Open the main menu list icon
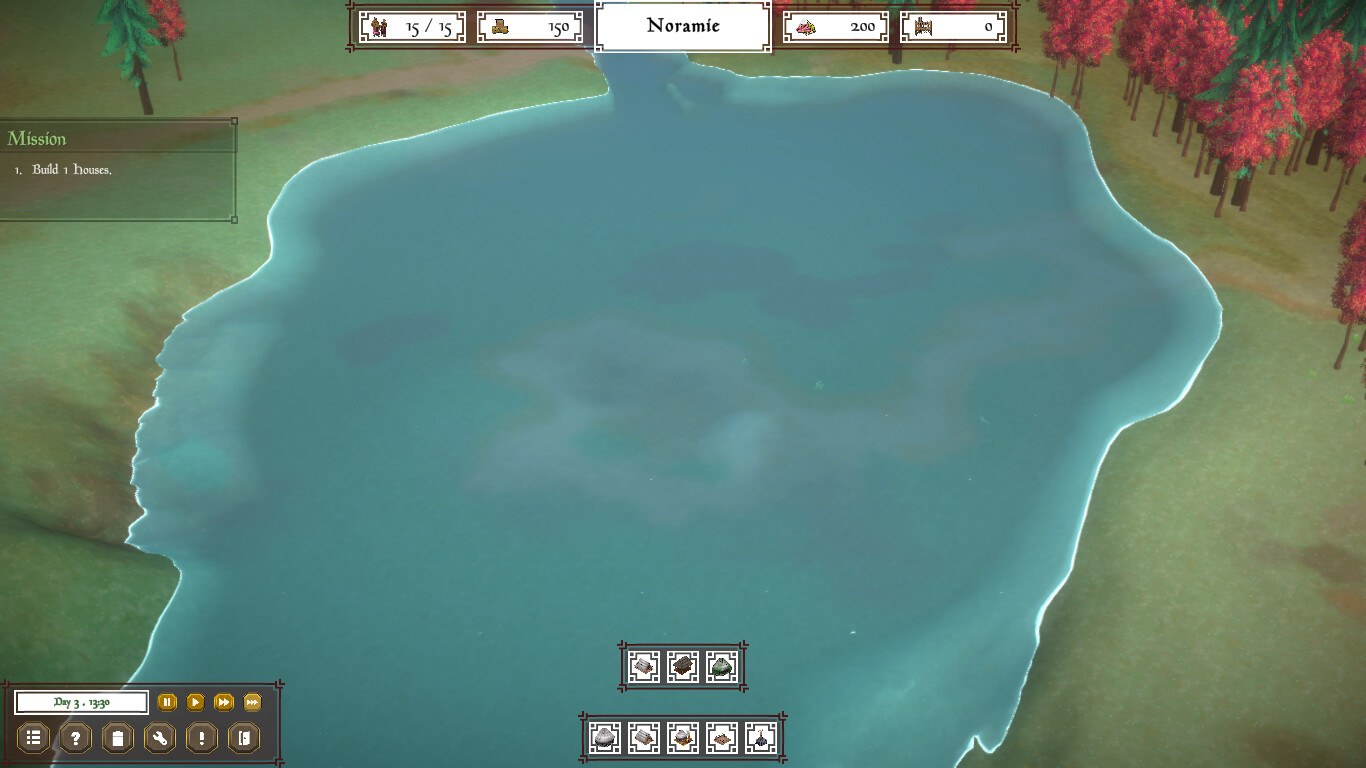Viewport: 1366px width, 768px height. click(x=35, y=737)
